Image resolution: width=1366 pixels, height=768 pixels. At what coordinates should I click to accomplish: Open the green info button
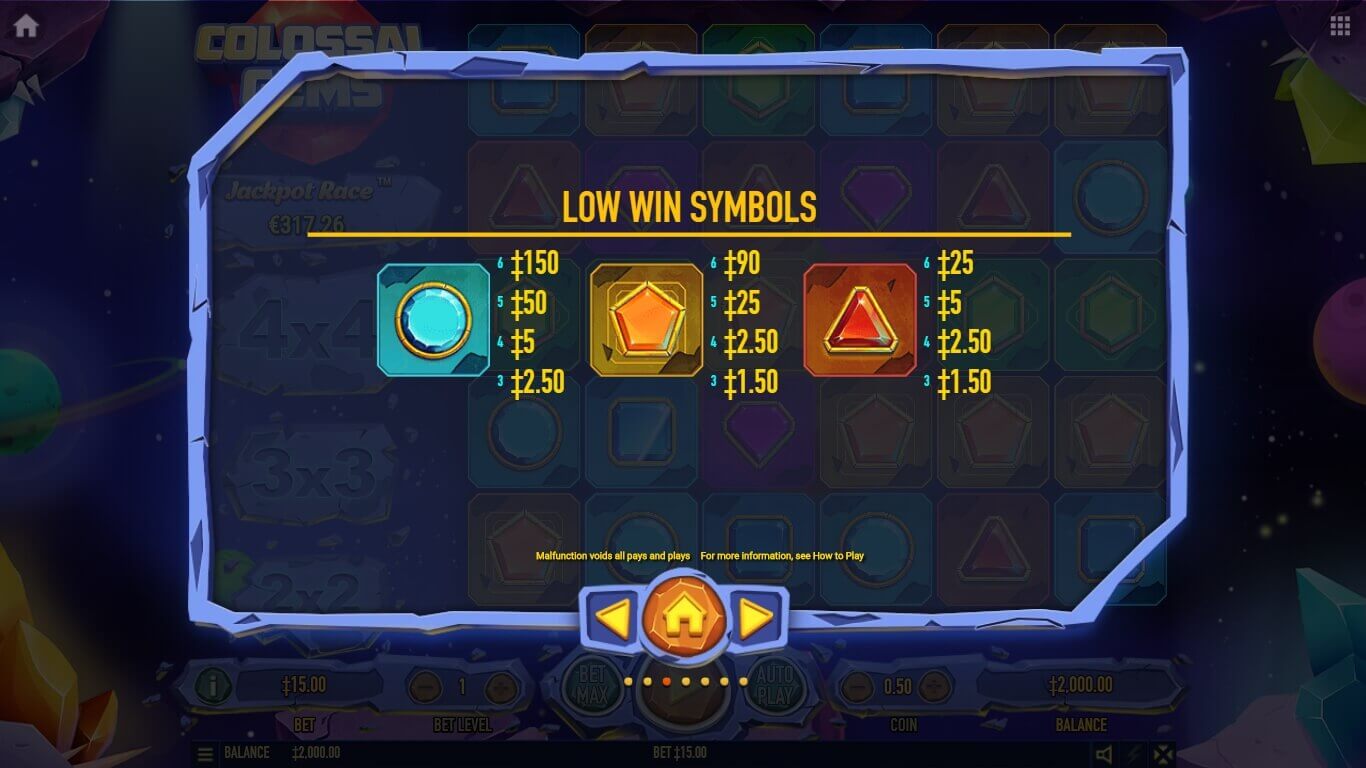point(213,686)
